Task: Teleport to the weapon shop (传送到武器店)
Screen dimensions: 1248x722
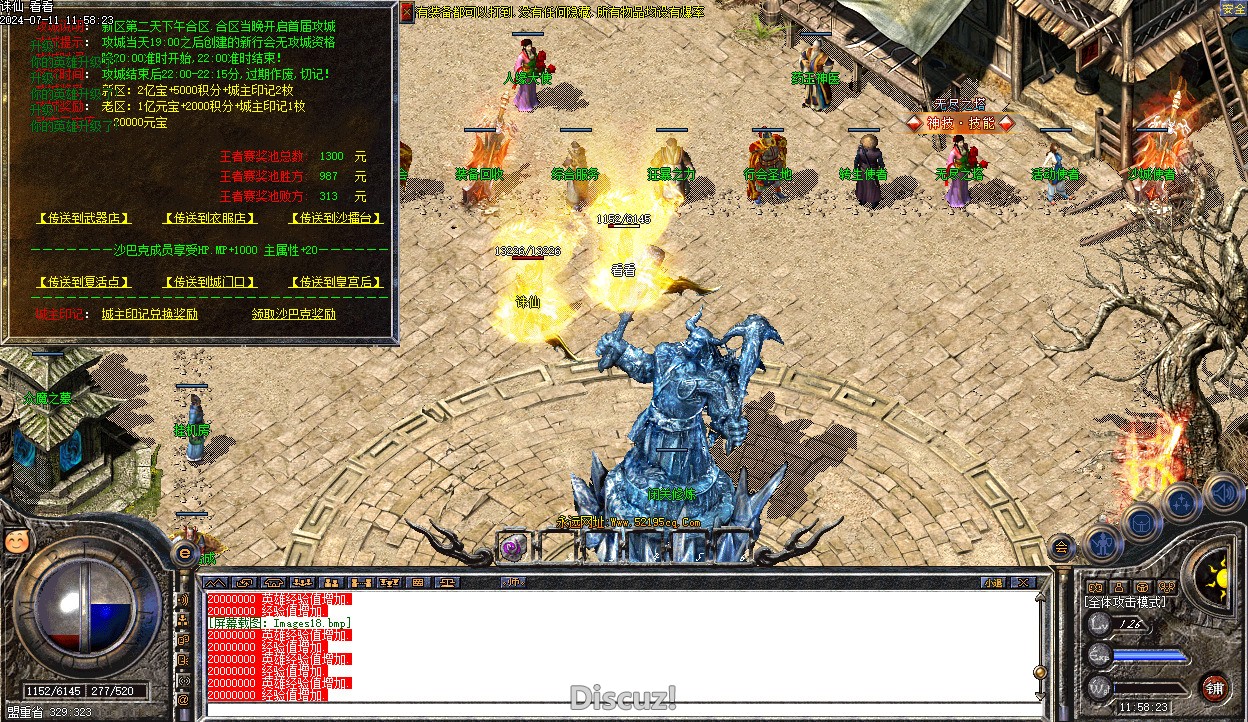Action: [x=84, y=218]
